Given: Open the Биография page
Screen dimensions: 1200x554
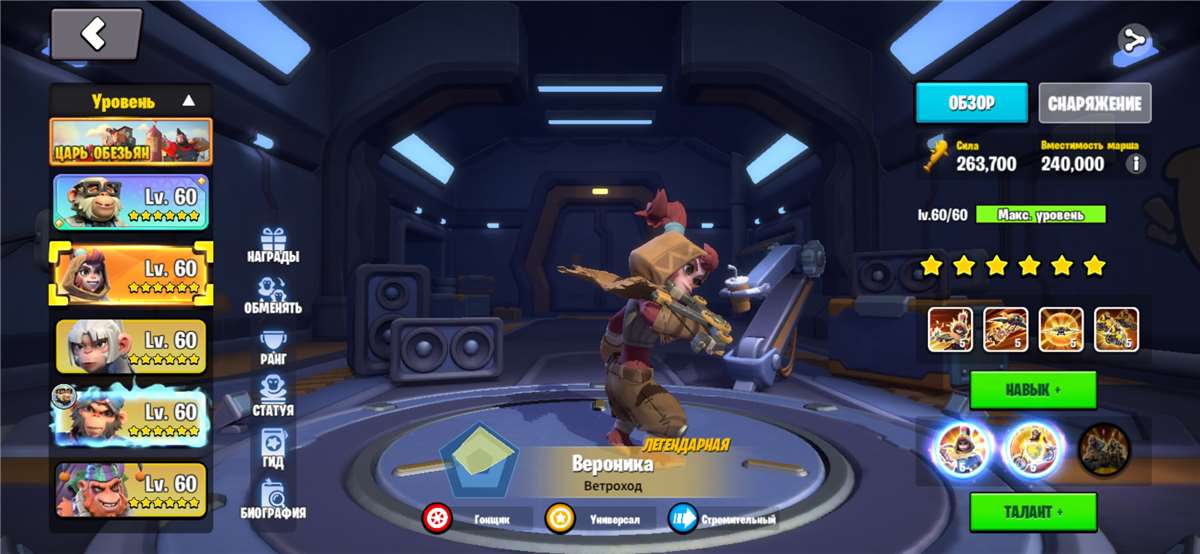Looking at the screenshot, I should (273, 500).
